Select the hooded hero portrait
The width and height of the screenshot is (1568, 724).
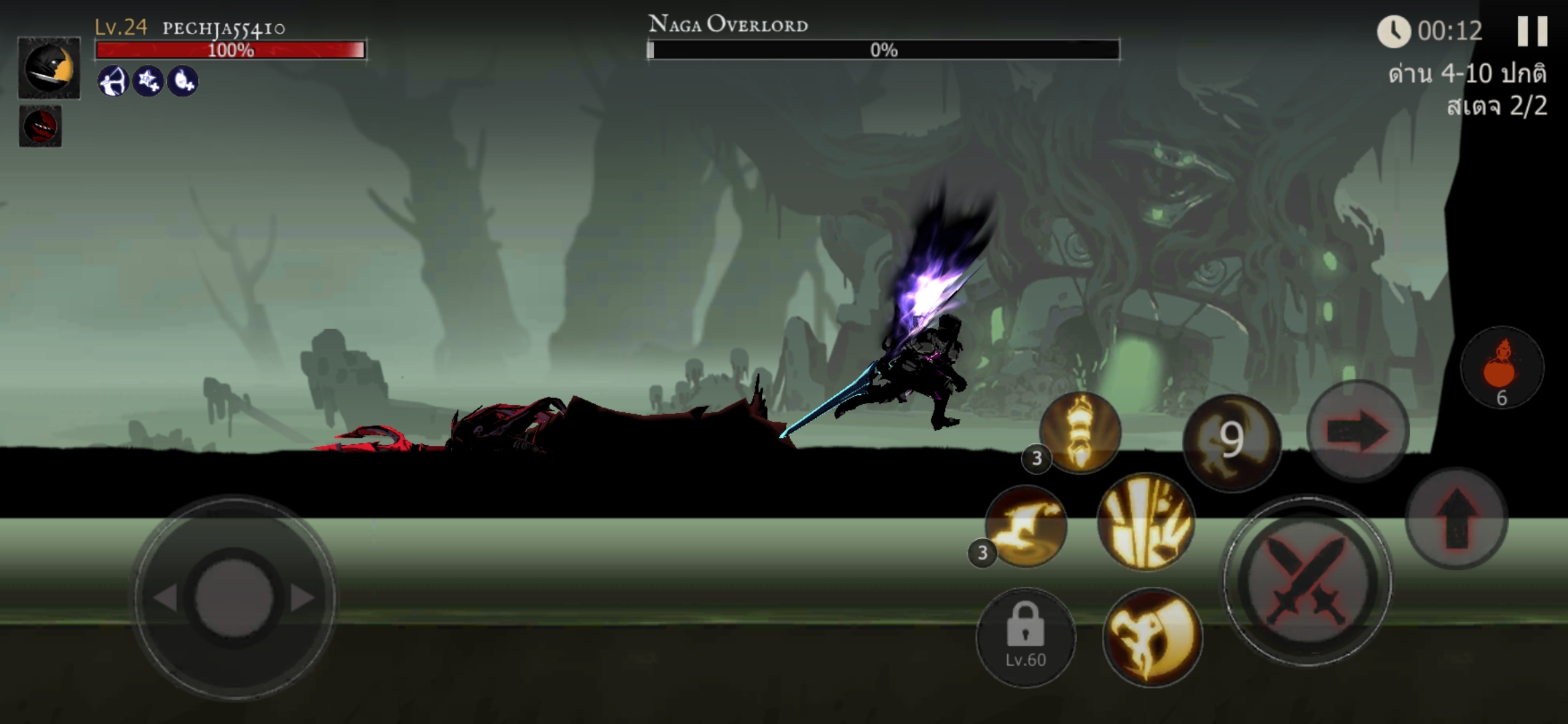tap(49, 68)
